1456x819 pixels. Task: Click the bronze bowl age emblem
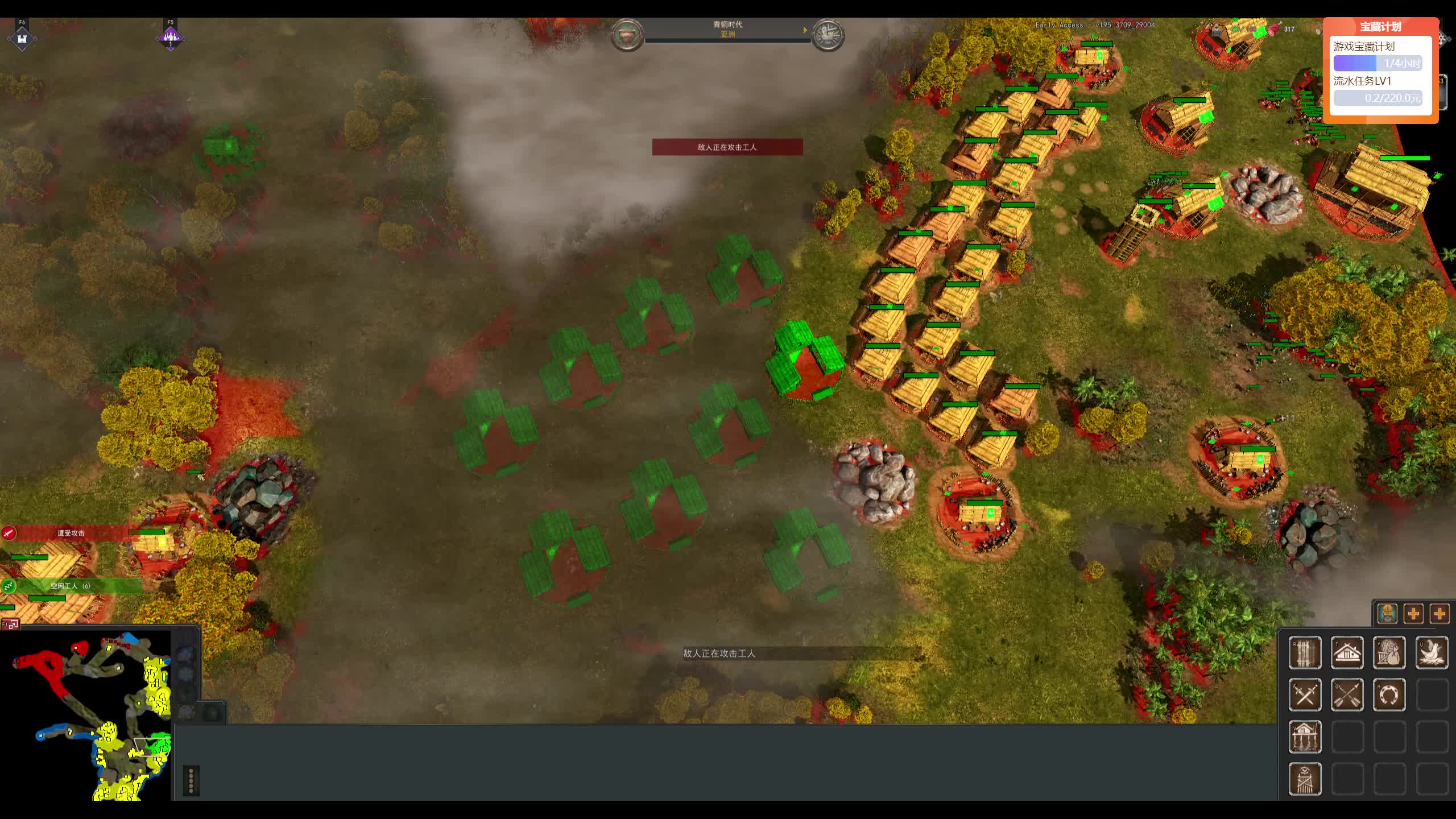point(627,35)
